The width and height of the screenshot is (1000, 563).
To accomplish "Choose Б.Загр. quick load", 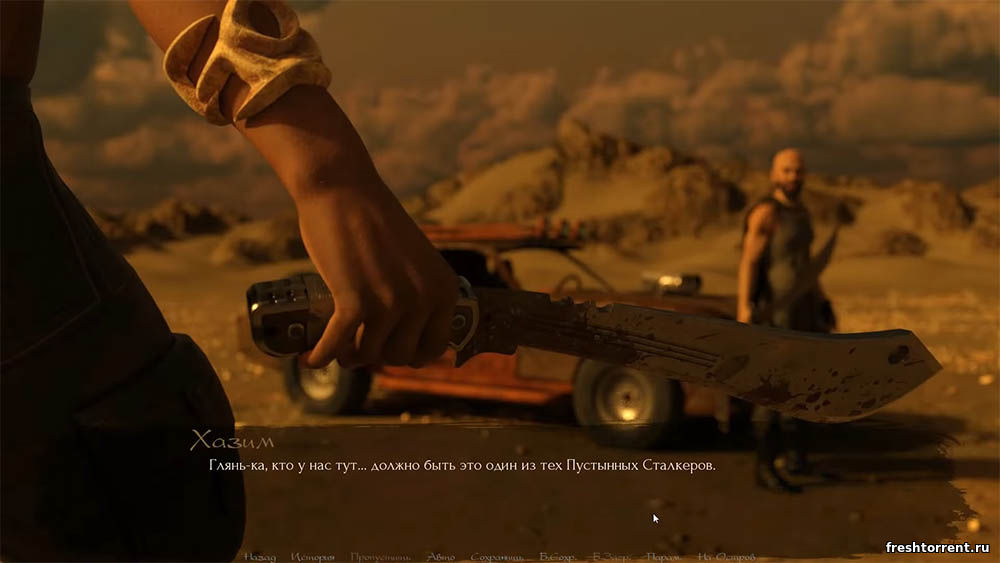I will (x=610, y=556).
